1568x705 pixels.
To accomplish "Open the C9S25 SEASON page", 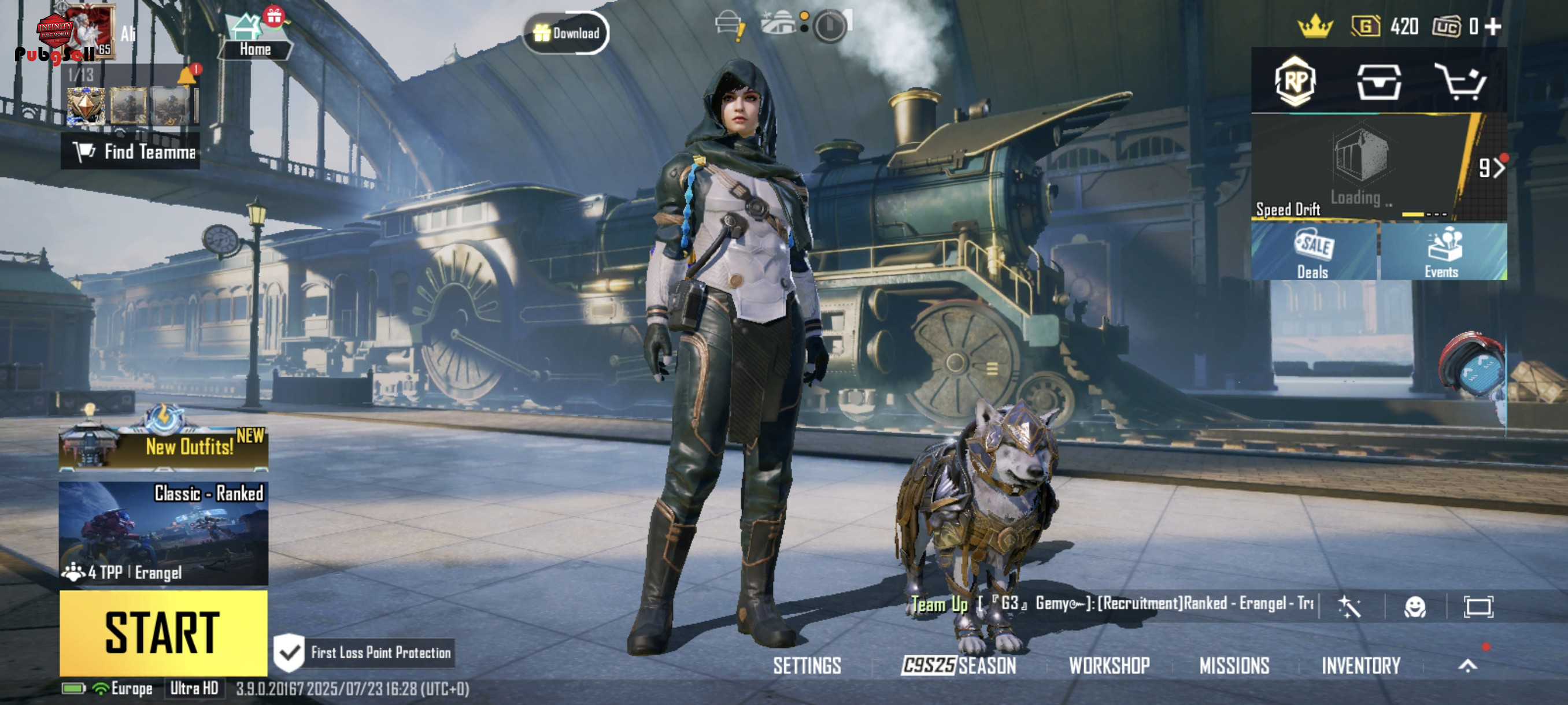I will click(959, 666).
